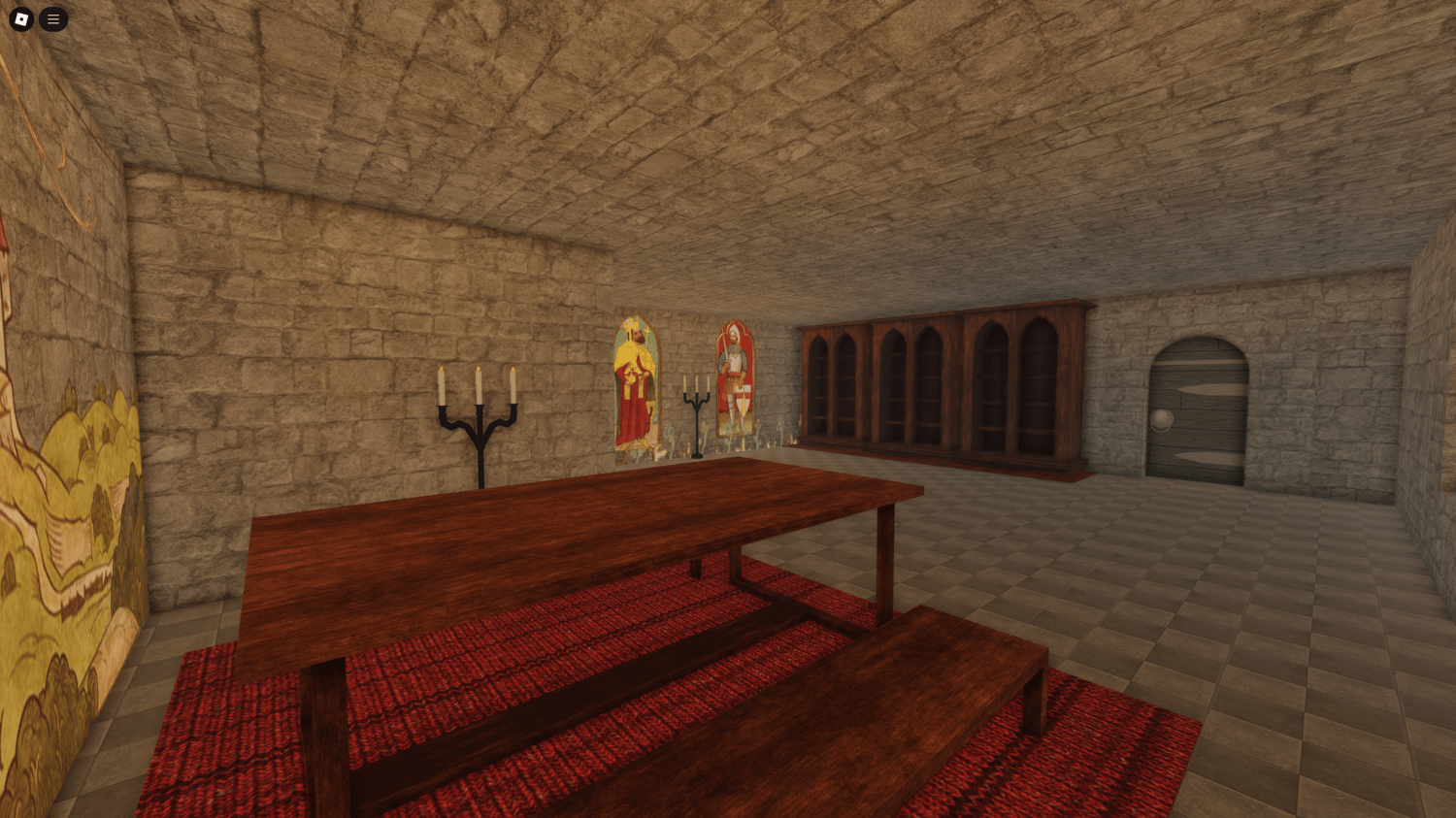1456x818 pixels.
Task: Click the knight painting with red background
Action: pos(735,378)
